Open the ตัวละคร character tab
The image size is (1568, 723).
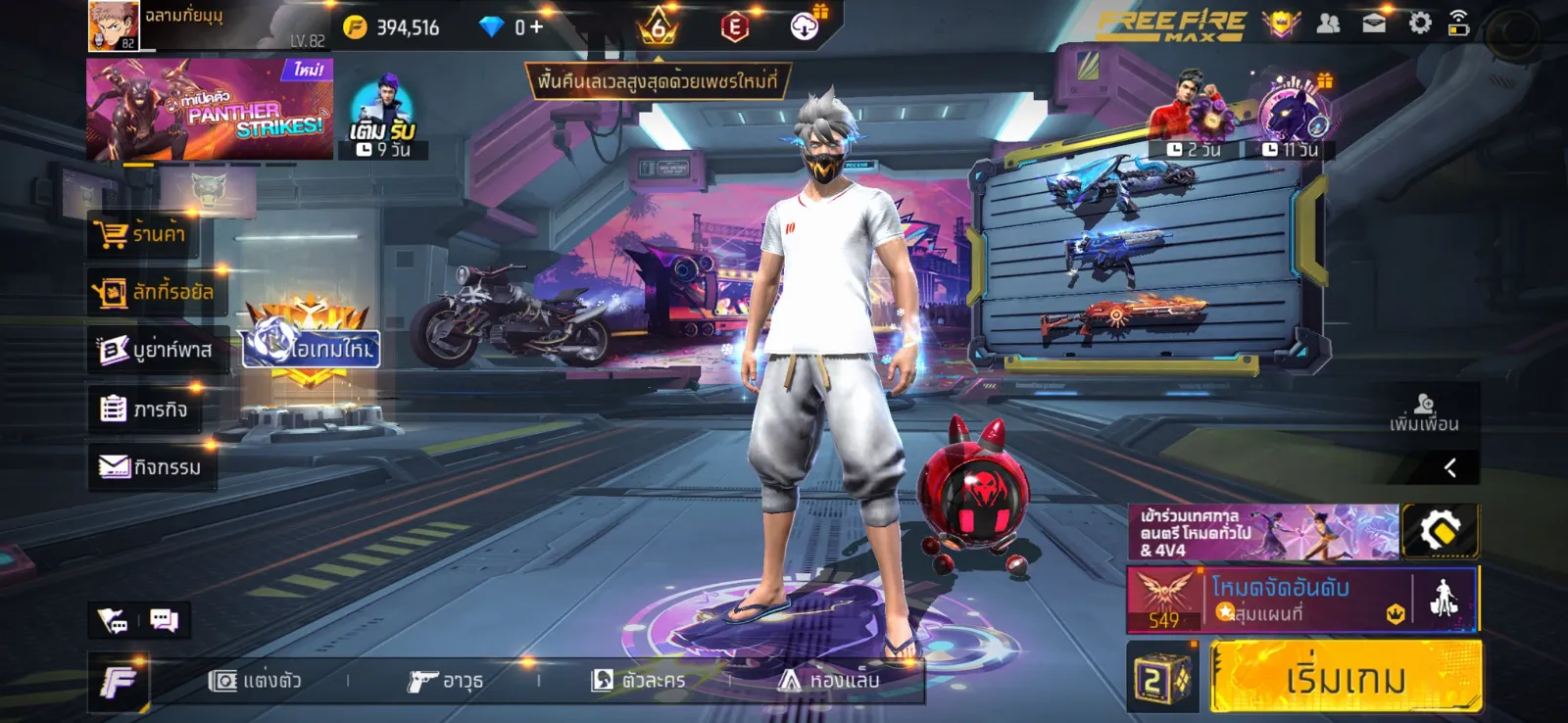coord(638,681)
